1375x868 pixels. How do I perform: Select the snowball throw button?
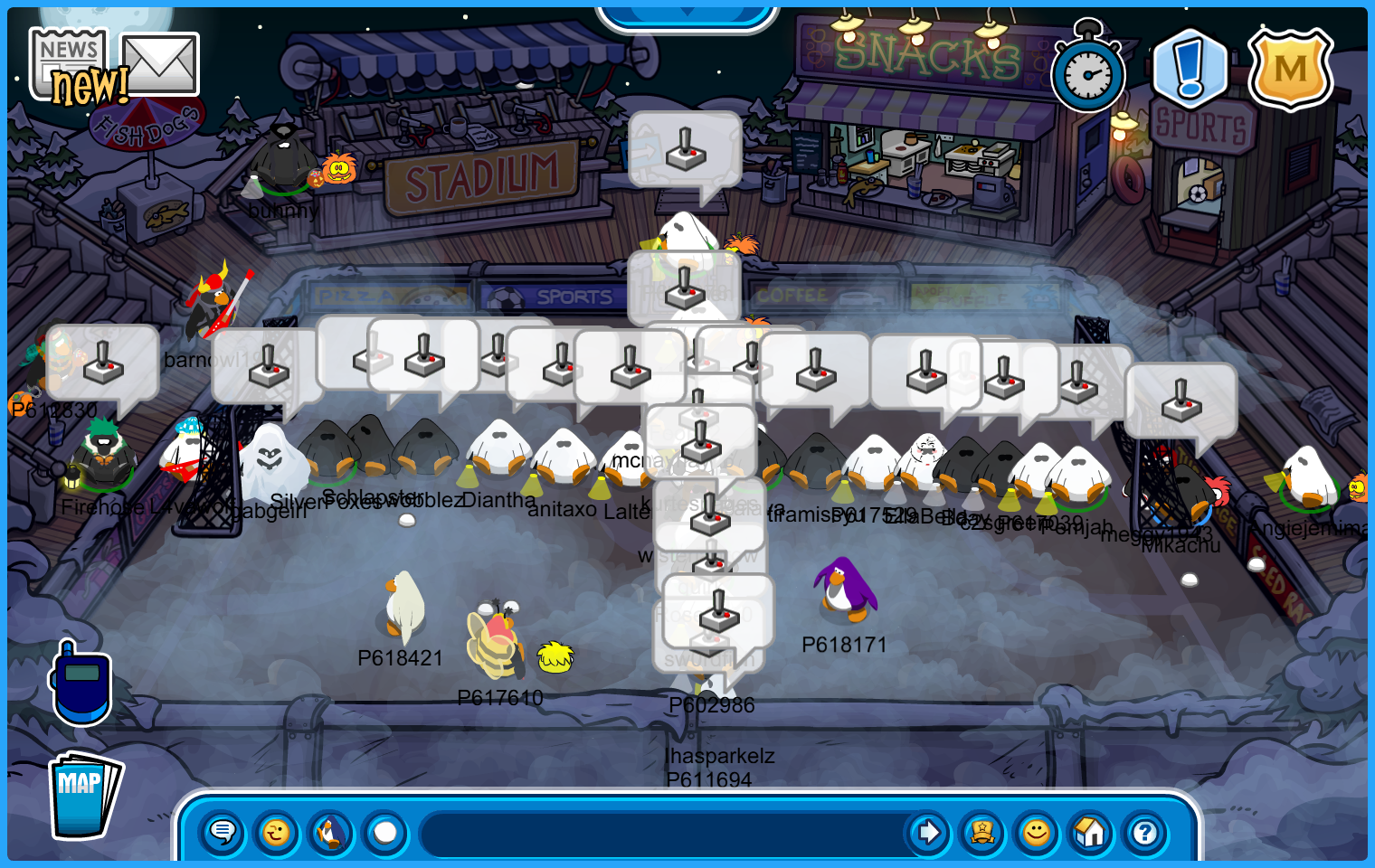(385, 832)
